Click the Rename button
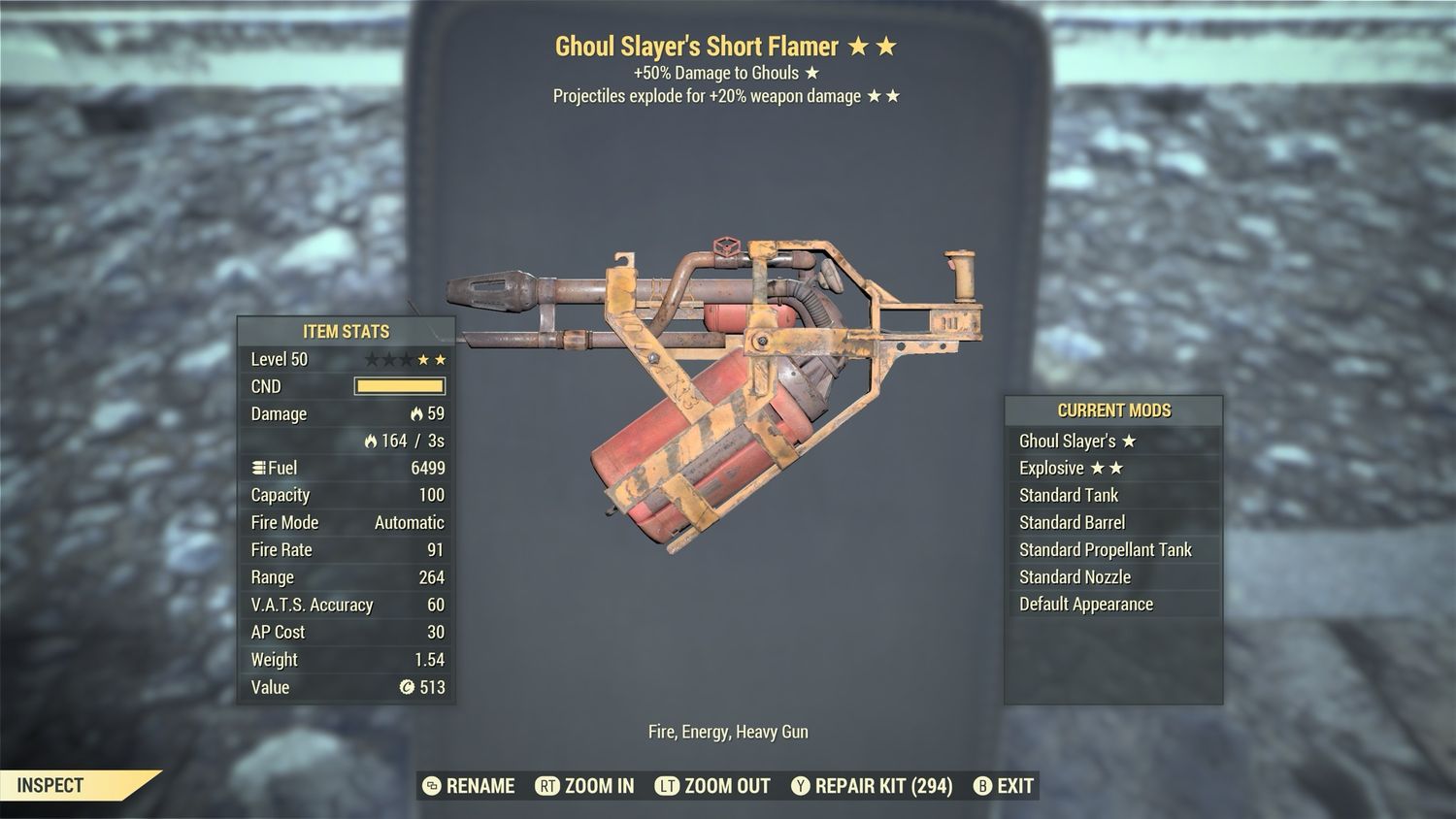 click(x=470, y=786)
